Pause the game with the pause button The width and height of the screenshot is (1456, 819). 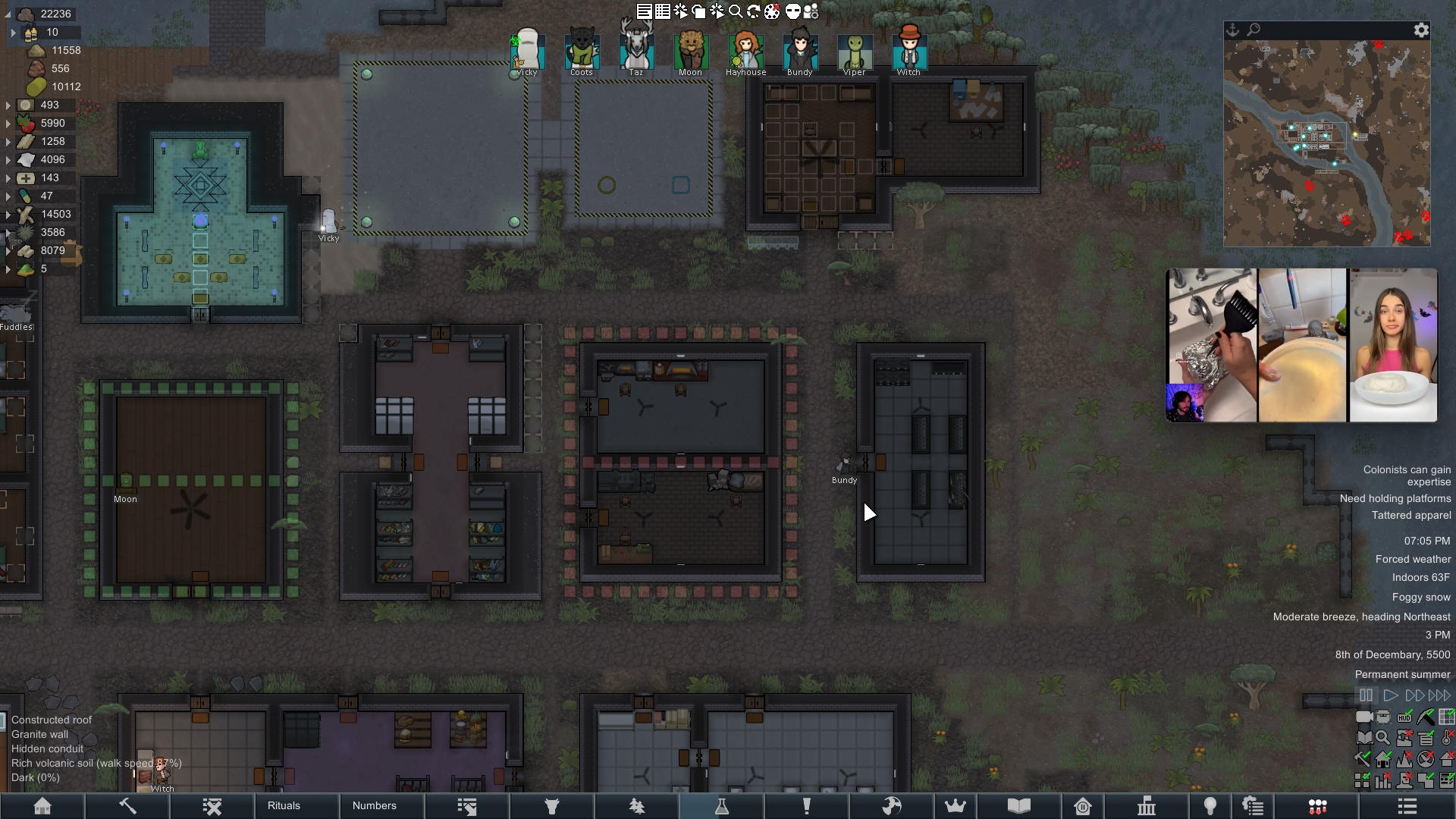tap(1366, 695)
